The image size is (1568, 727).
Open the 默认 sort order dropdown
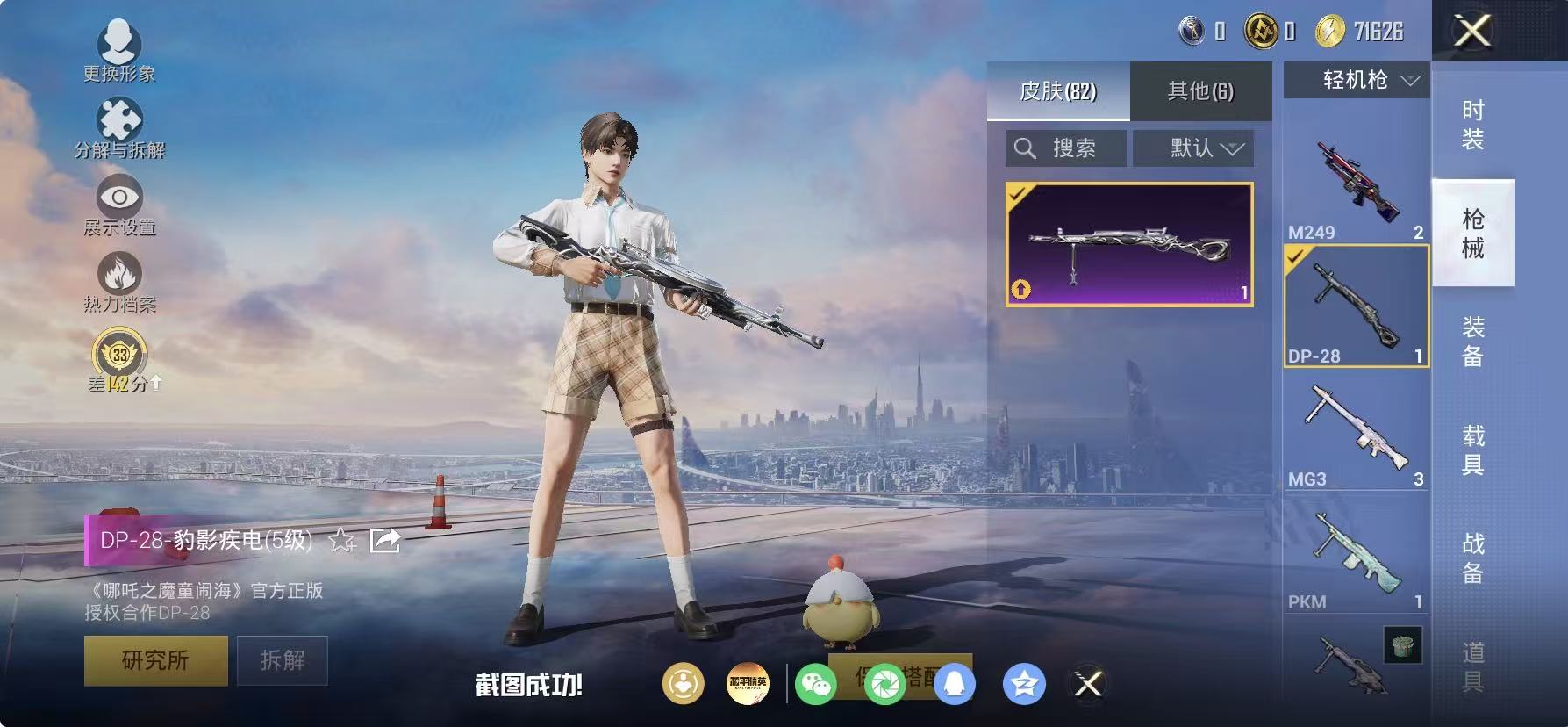(1193, 148)
